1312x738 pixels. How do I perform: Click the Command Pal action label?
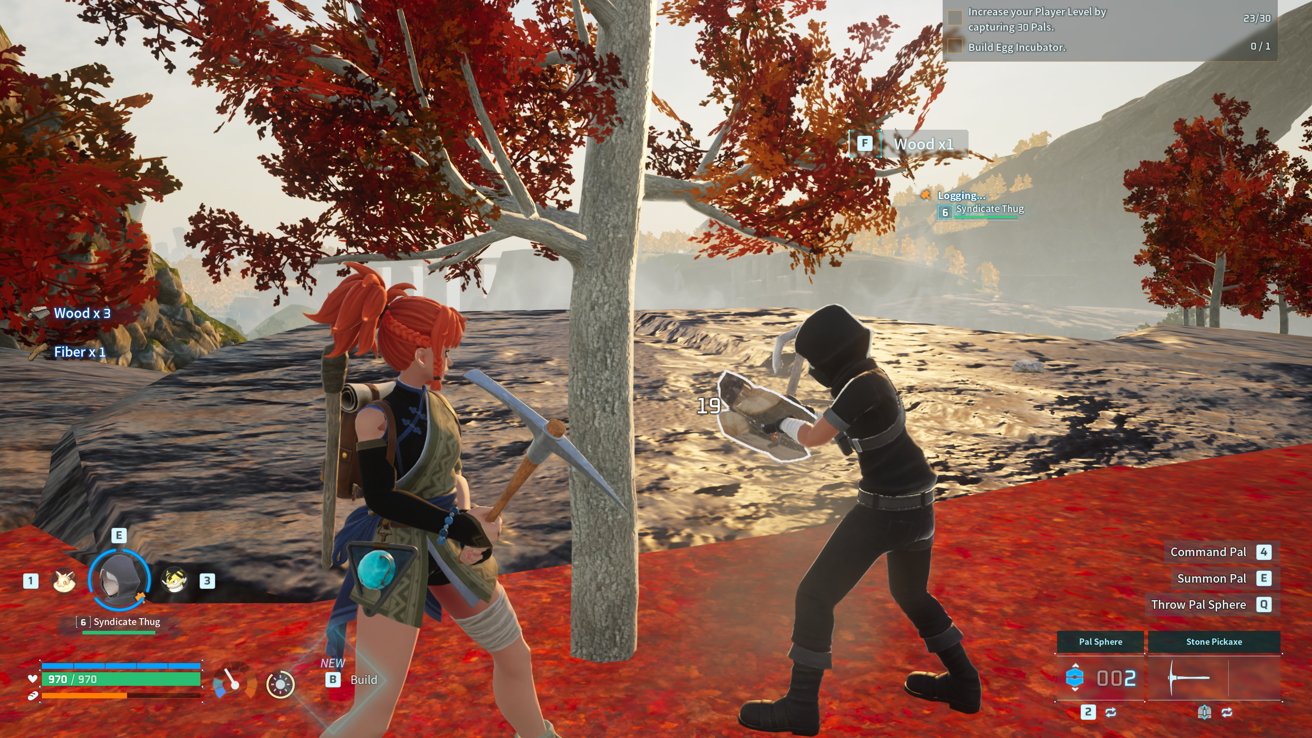[x=1211, y=552]
